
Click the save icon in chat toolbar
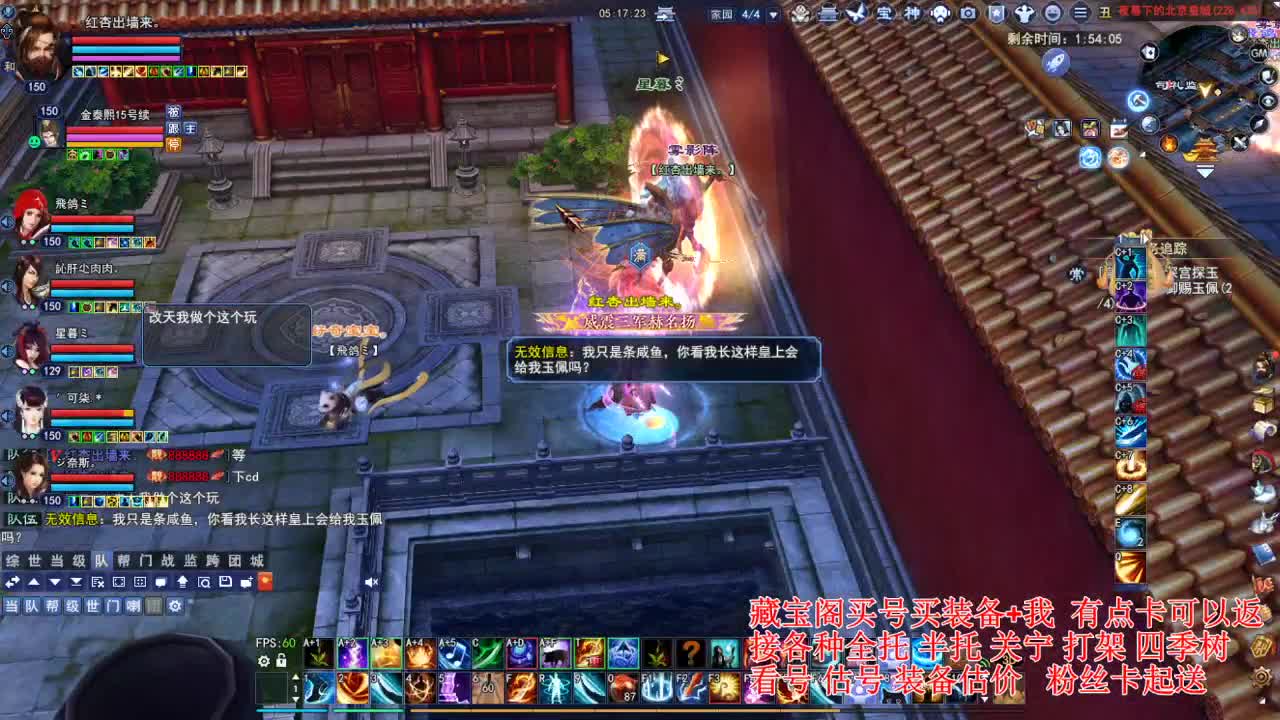click(226, 582)
